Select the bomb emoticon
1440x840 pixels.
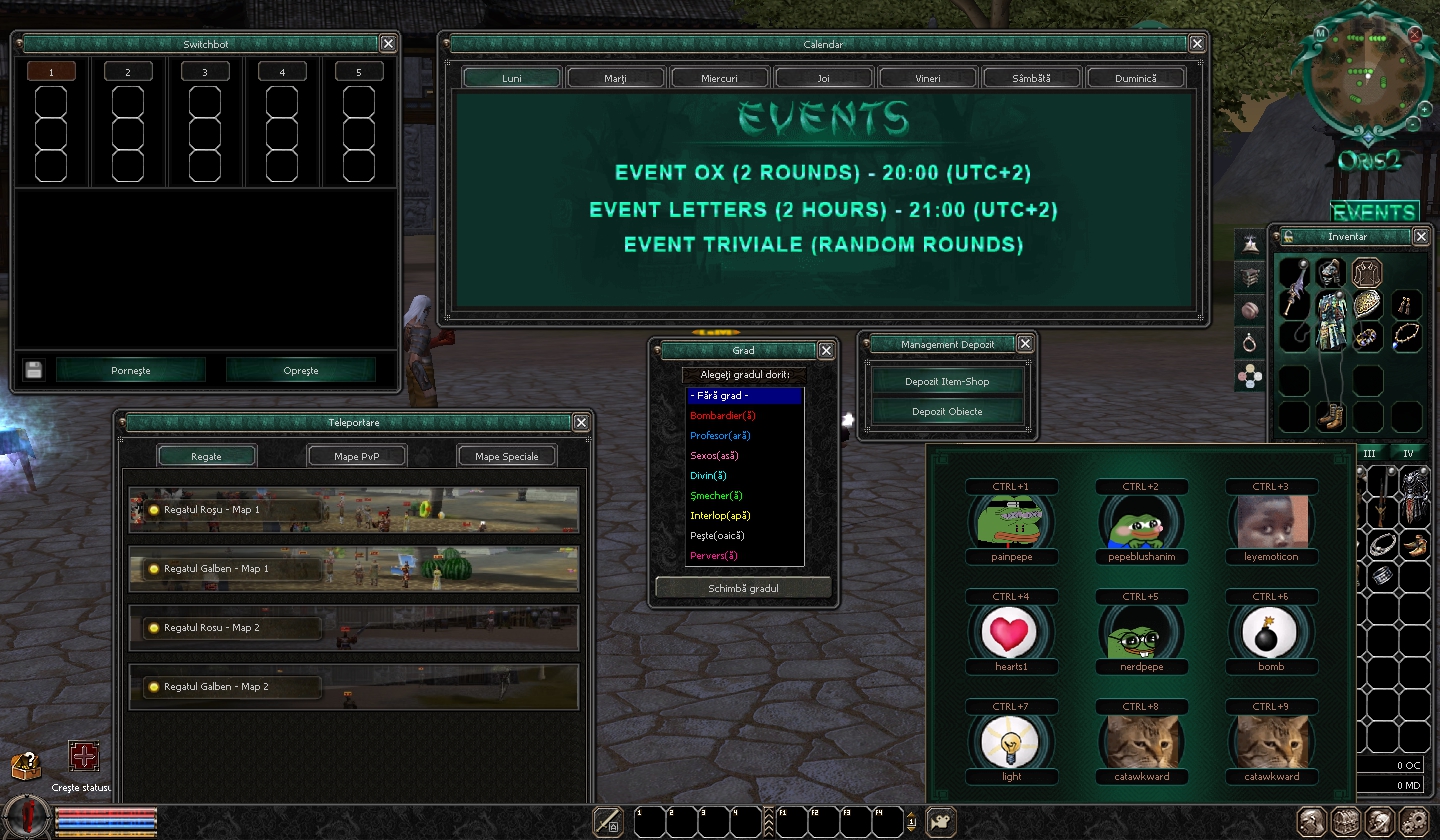[1271, 633]
